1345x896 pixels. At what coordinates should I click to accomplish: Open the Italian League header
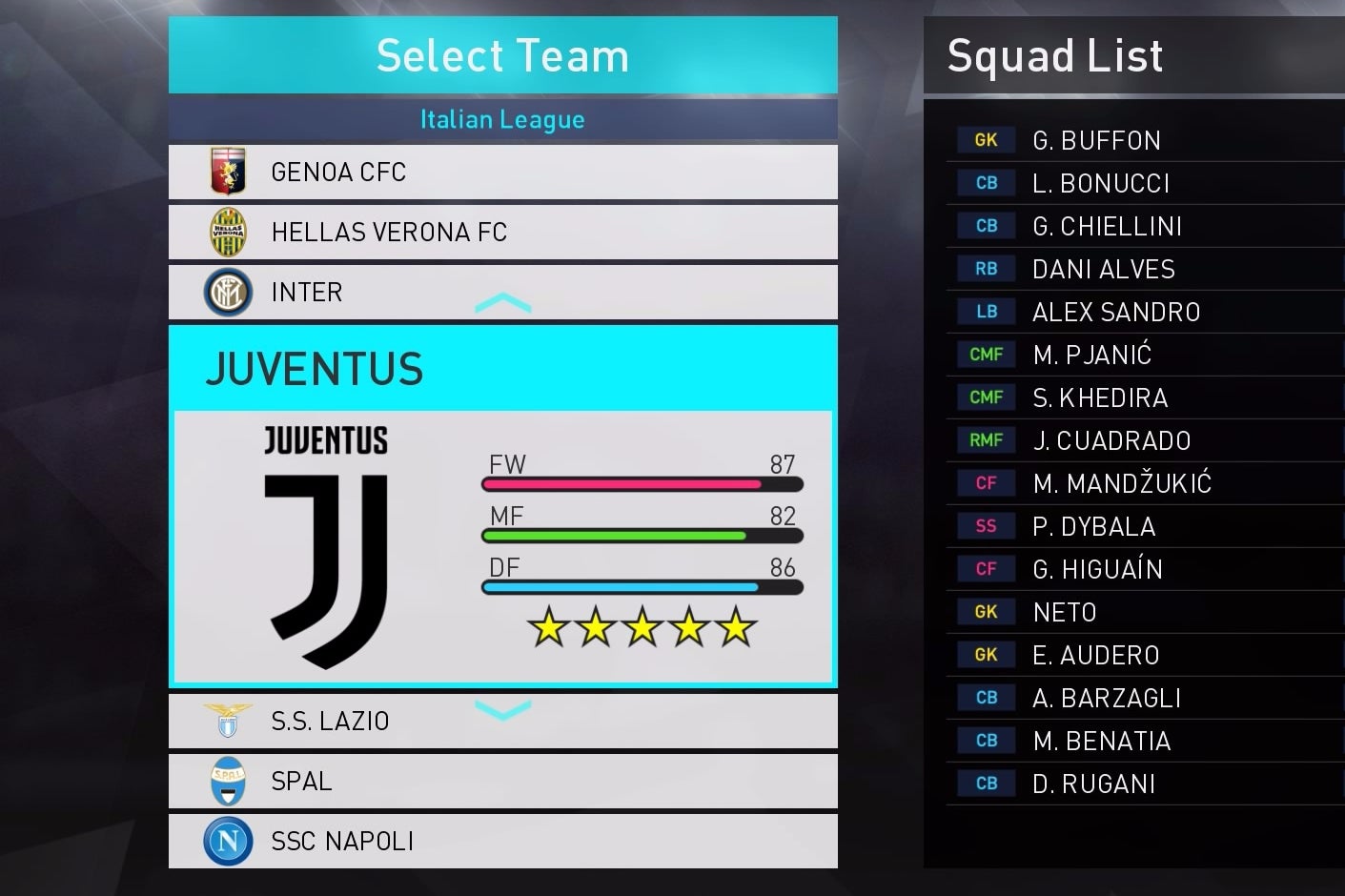(502, 119)
